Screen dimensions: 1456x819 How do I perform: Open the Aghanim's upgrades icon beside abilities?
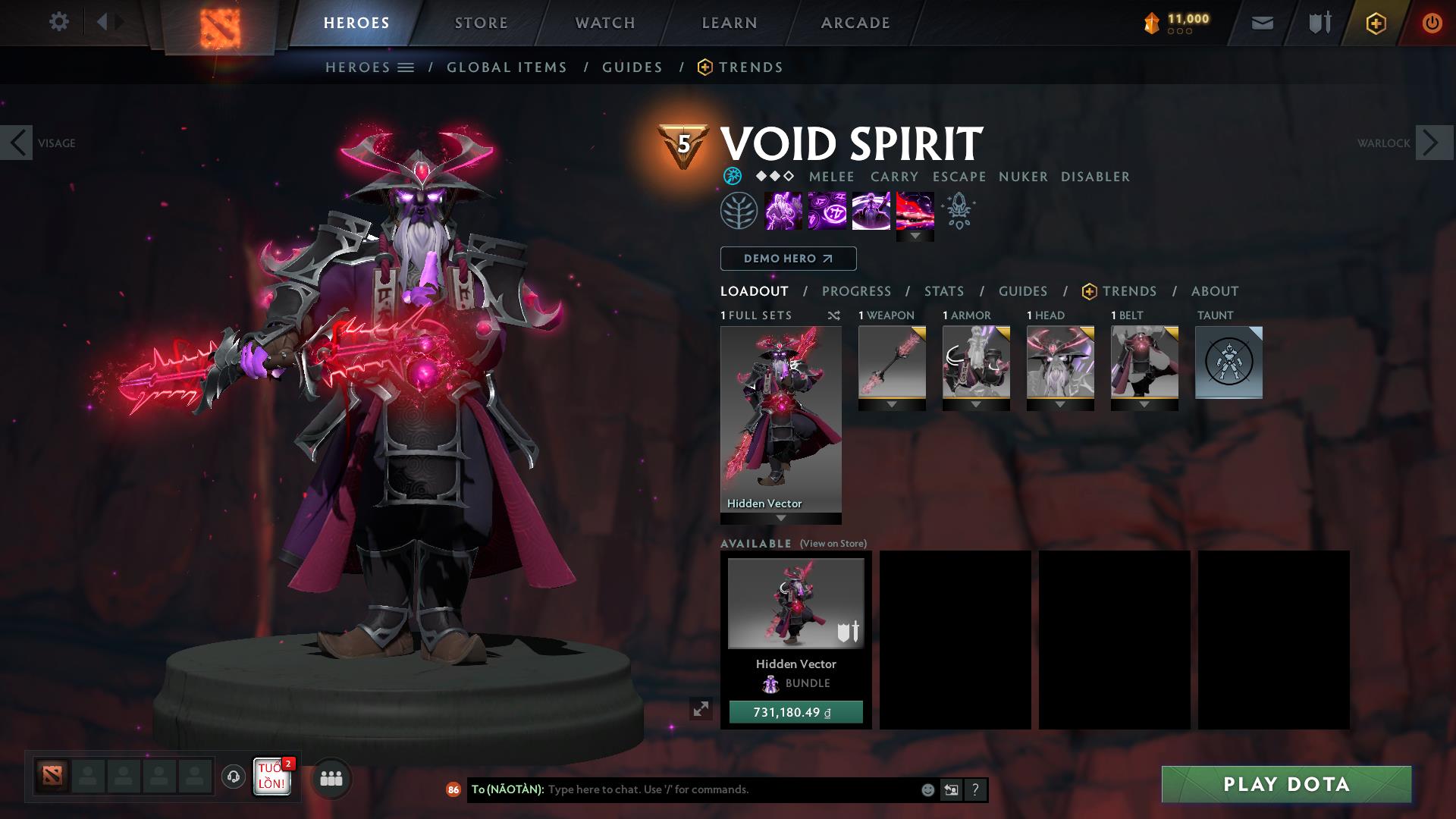click(x=957, y=210)
